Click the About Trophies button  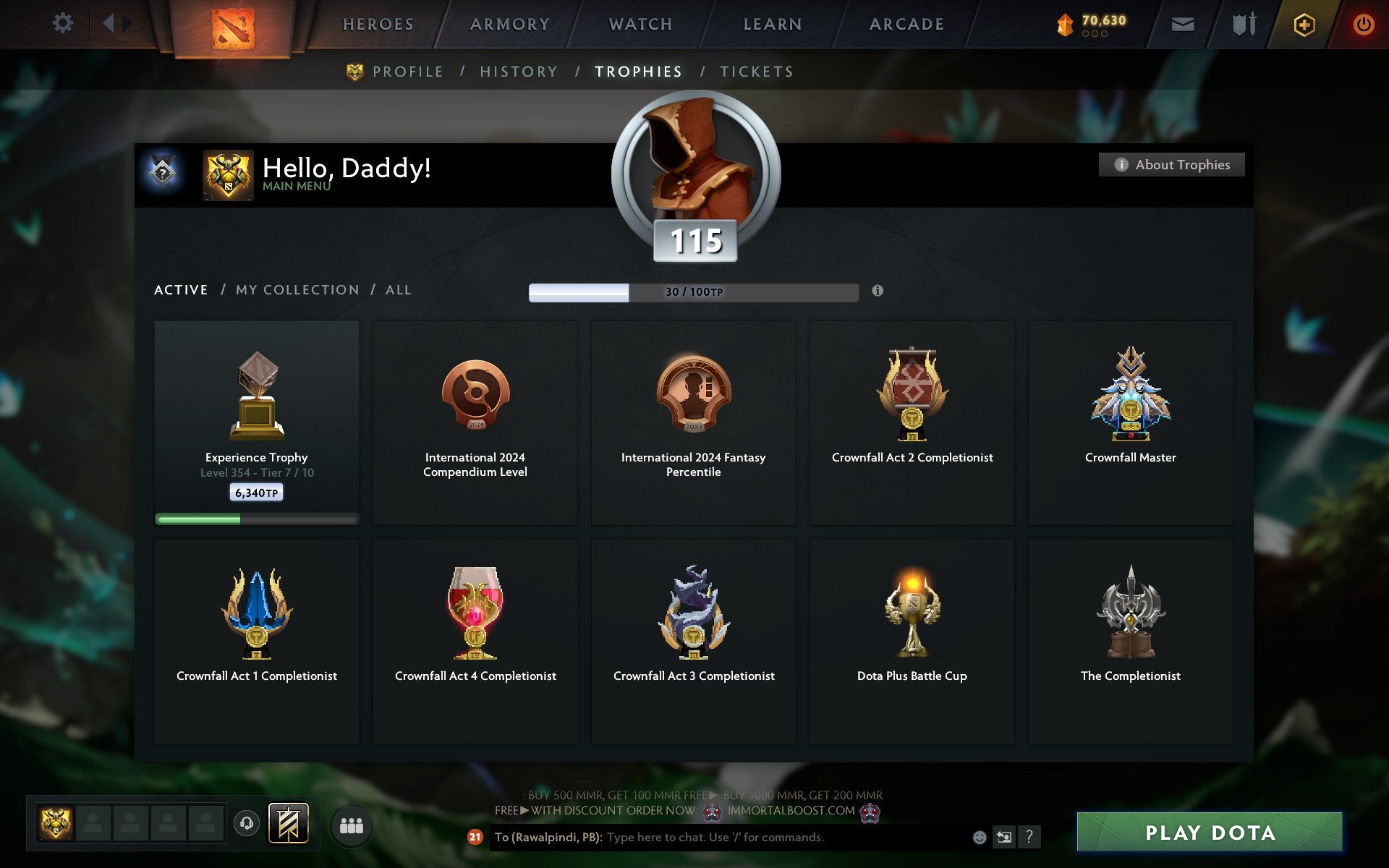[x=1171, y=164]
